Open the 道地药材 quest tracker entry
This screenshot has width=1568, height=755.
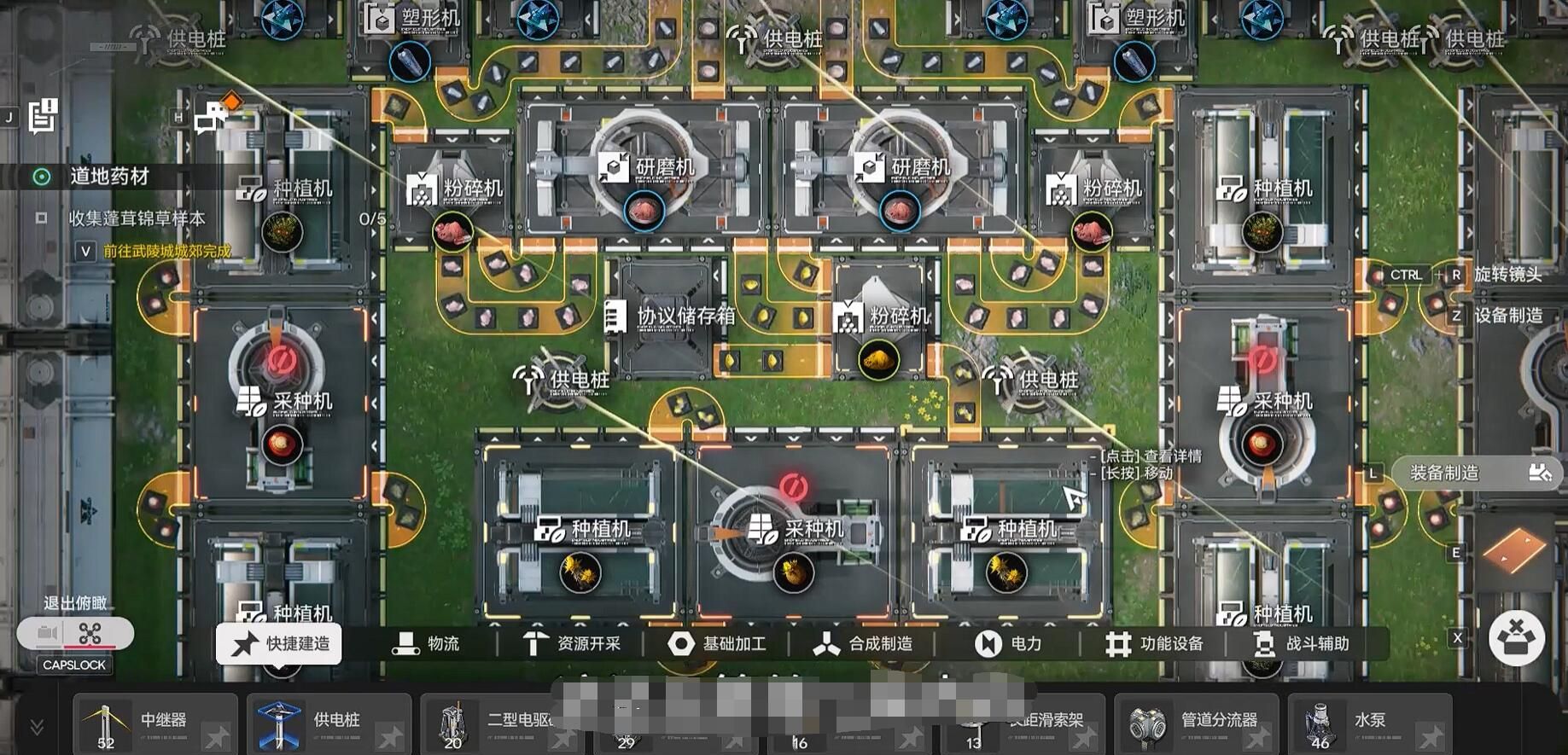(x=109, y=177)
